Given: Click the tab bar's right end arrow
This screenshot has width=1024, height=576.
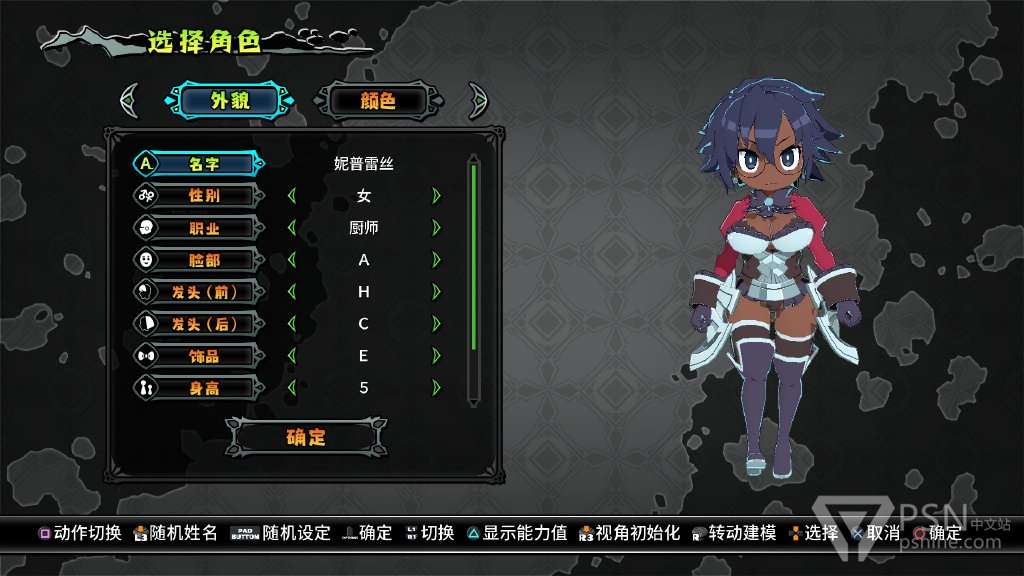Looking at the screenshot, I should coord(477,100).
